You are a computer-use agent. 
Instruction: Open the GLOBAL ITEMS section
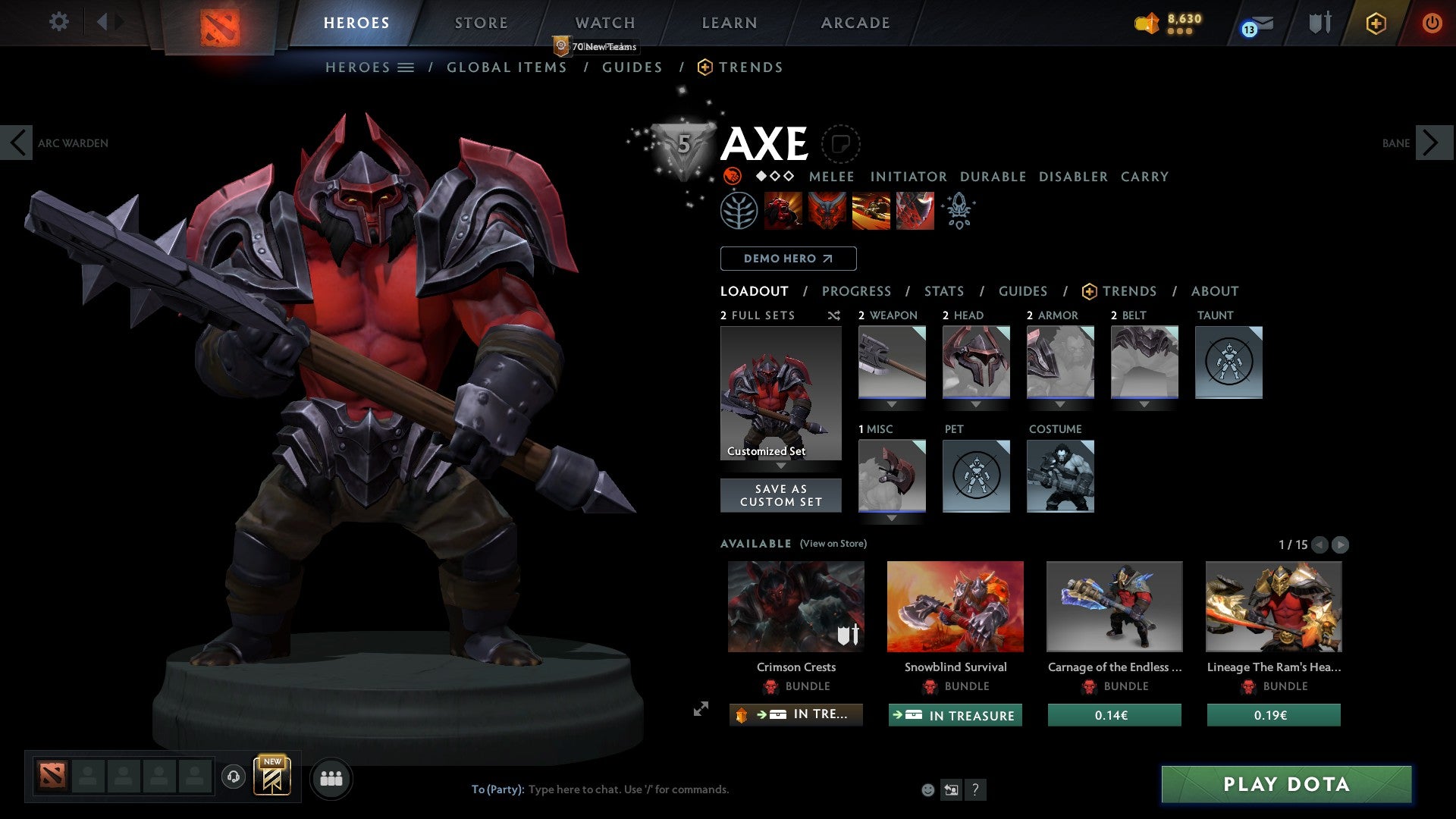click(507, 67)
